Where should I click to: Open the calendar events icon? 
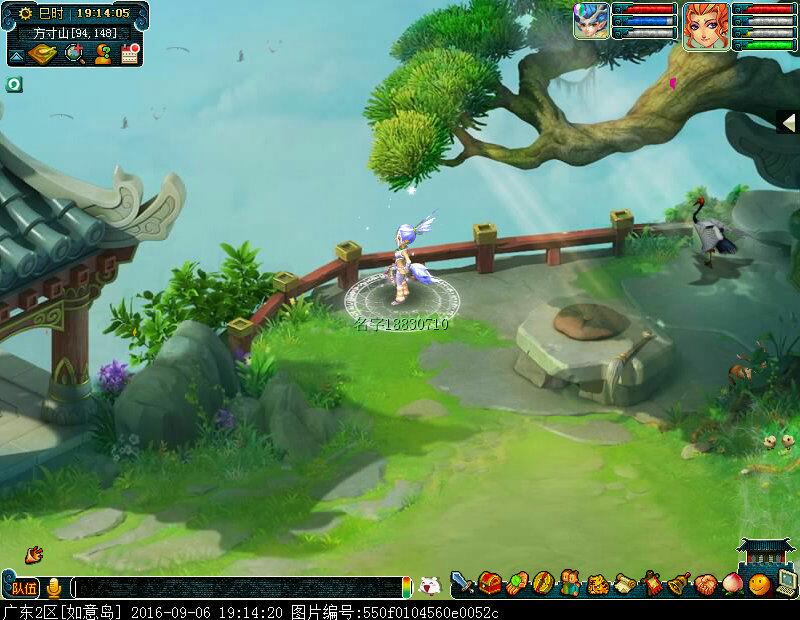click(128, 53)
